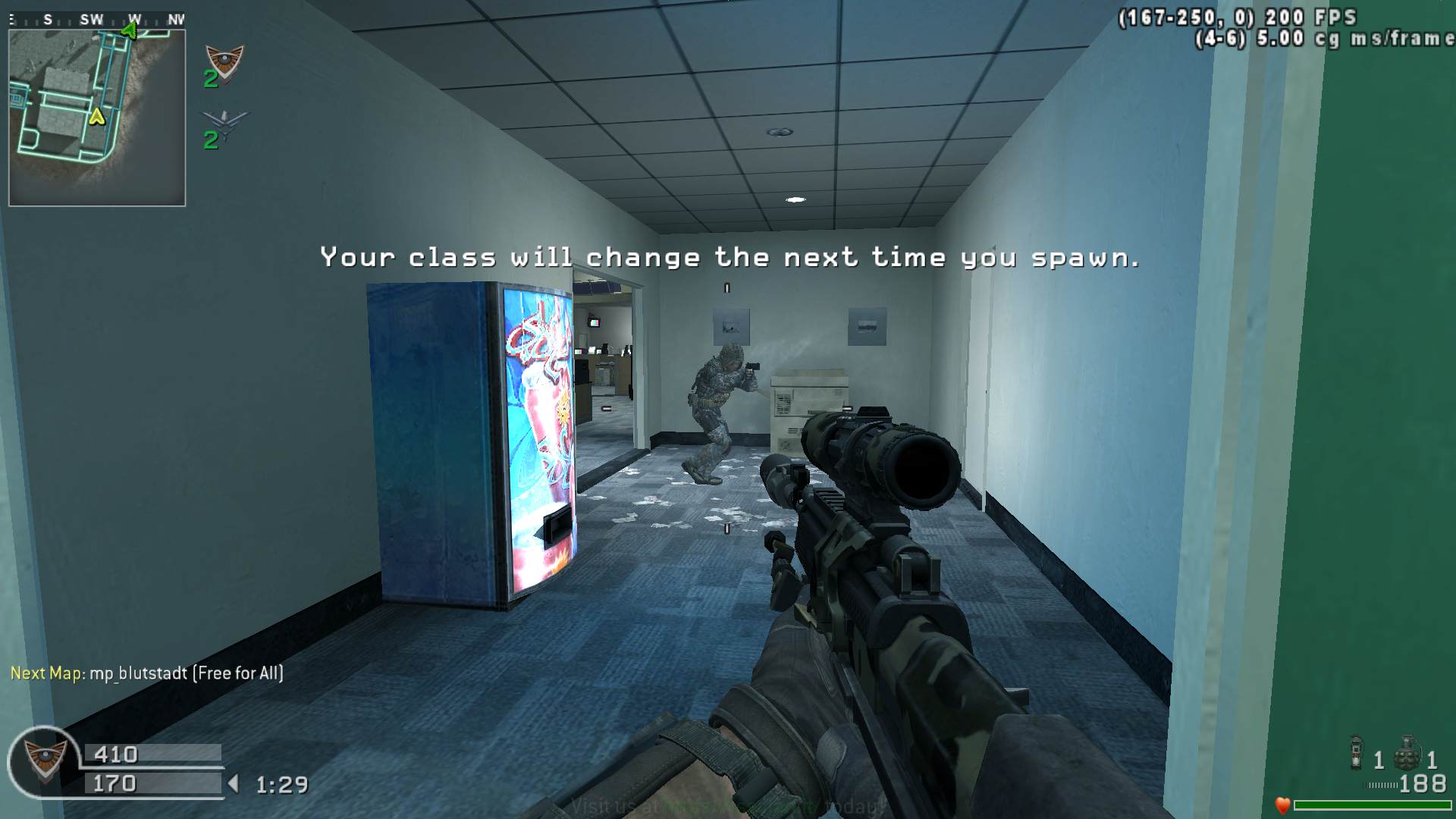Viewport: 1456px width, 819px height.
Task: Click the winged faction emblem beside the minimap
Action: coord(224,121)
